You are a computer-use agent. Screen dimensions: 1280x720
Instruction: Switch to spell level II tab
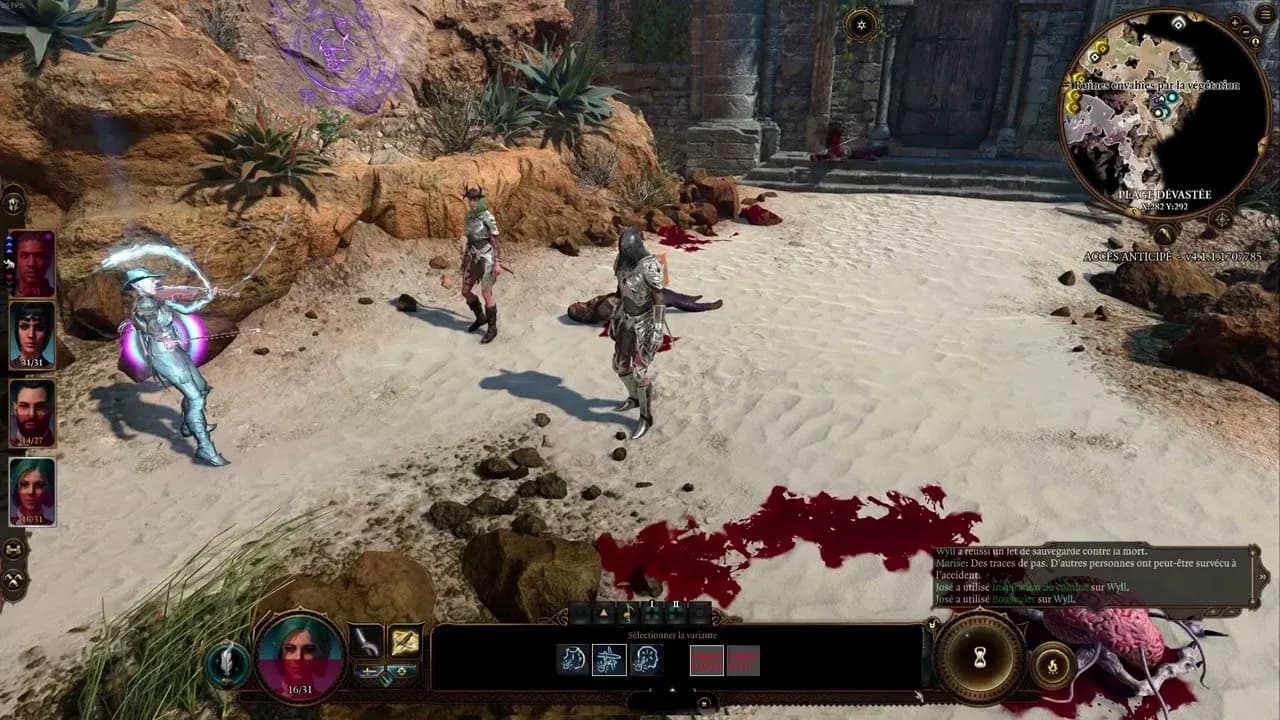(676, 606)
